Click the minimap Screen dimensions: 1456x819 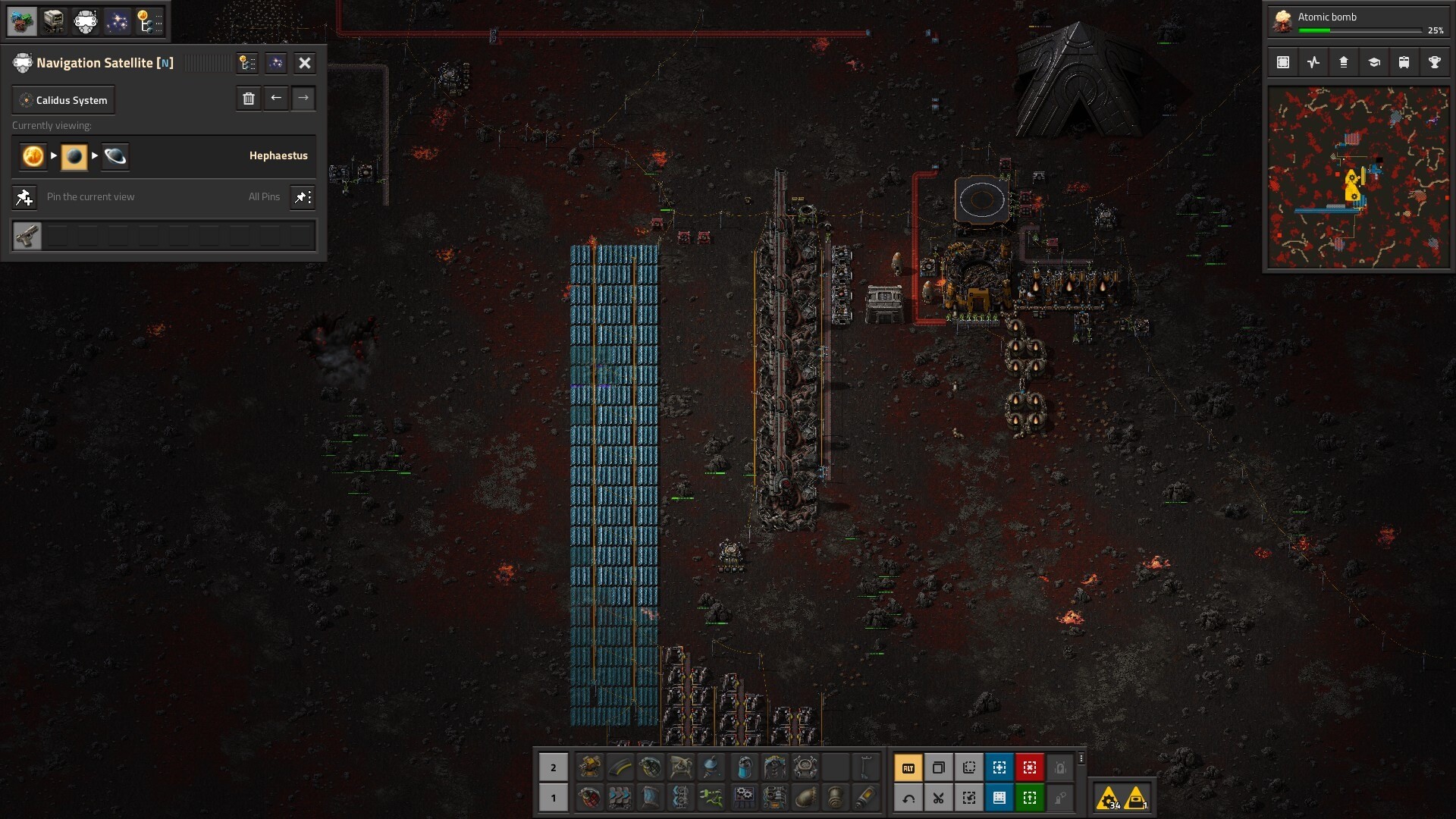coord(1357,177)
